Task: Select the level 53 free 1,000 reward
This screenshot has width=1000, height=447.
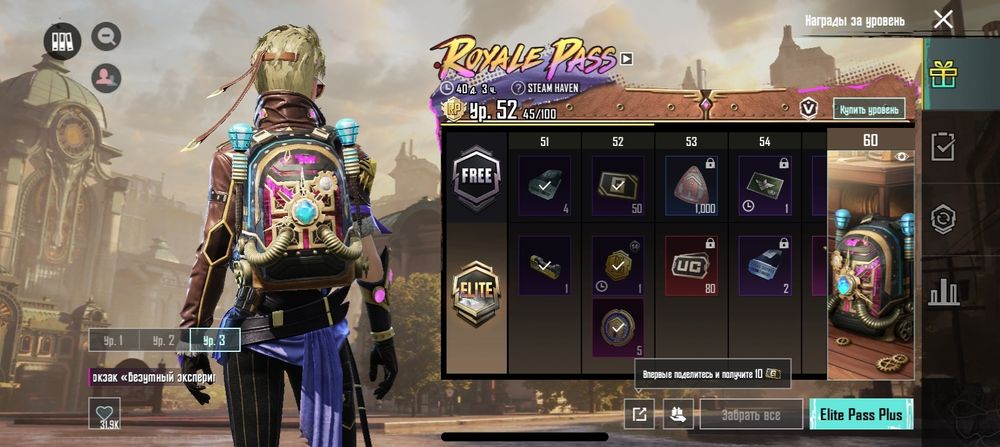Action: [x=691, y=186]
